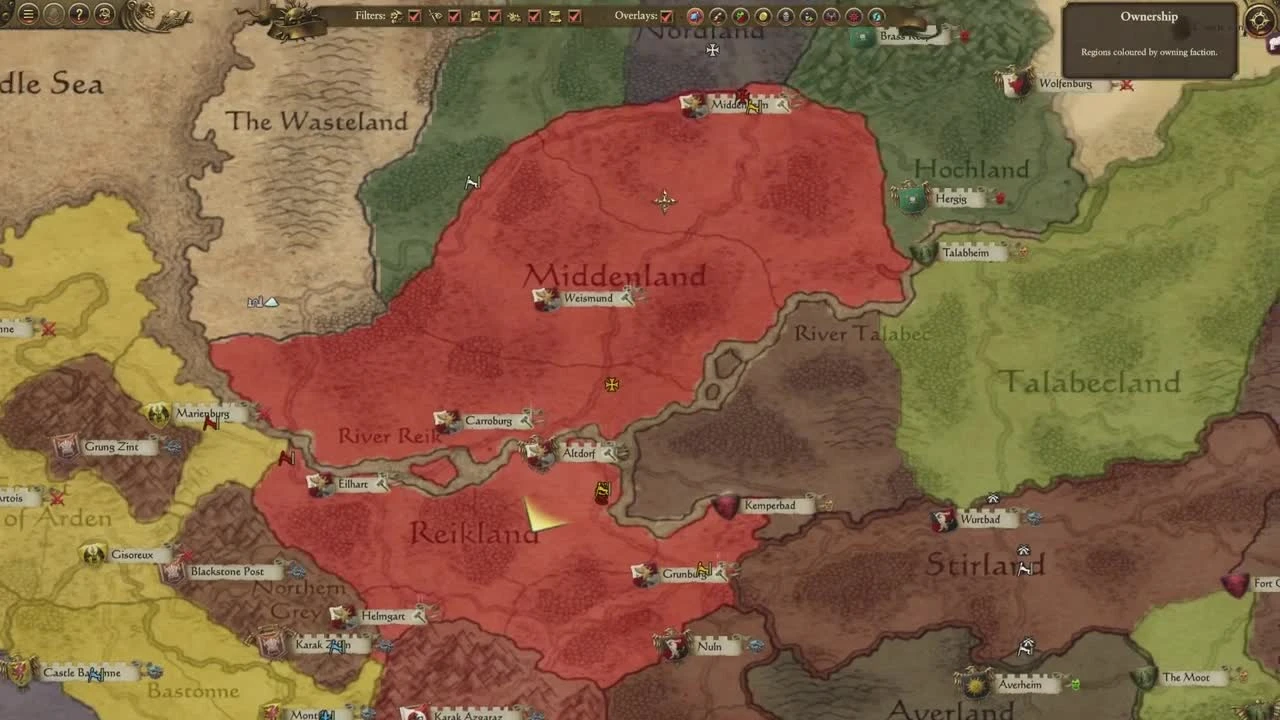Toggle the first Filters checkbox

coord(414,17)
